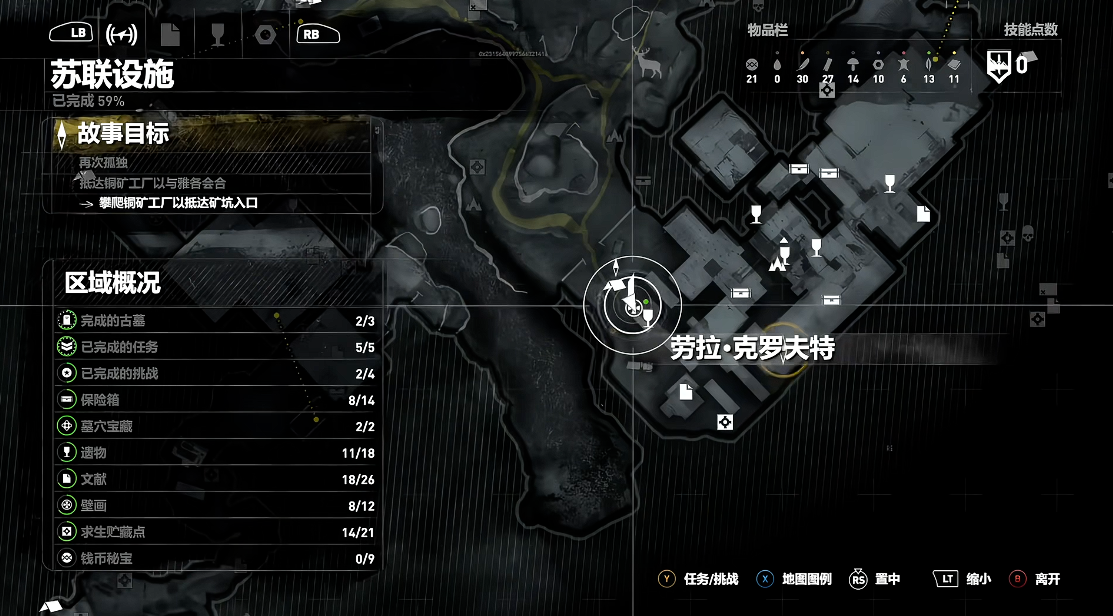This screenshot has width=1113, height=616.
Task: Open the documents tab
Action: (170, 34)
